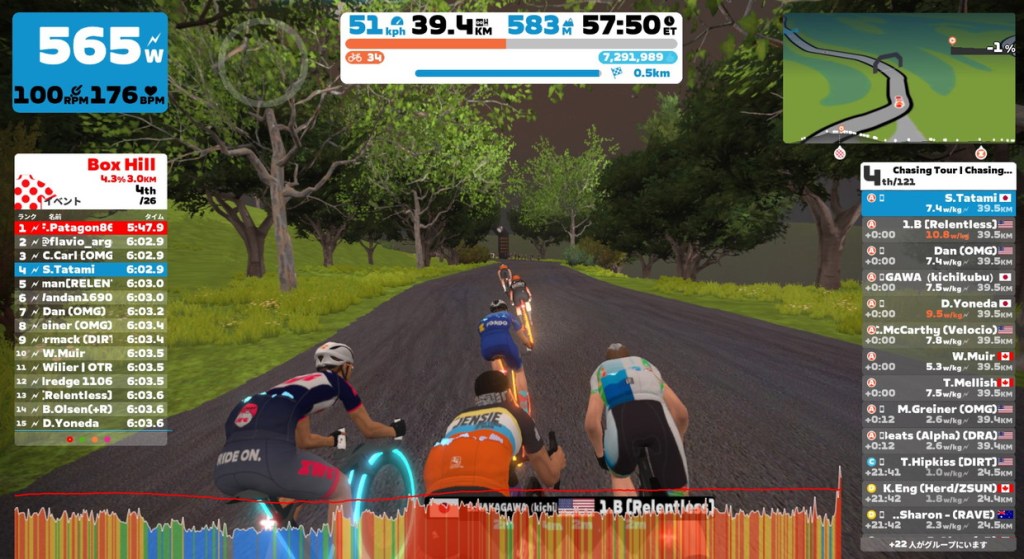Choose the @flavio_arg leaderboard entry
Image resolution: width=1024 pixels, height=559 pixels.
[x=90, y=241]
